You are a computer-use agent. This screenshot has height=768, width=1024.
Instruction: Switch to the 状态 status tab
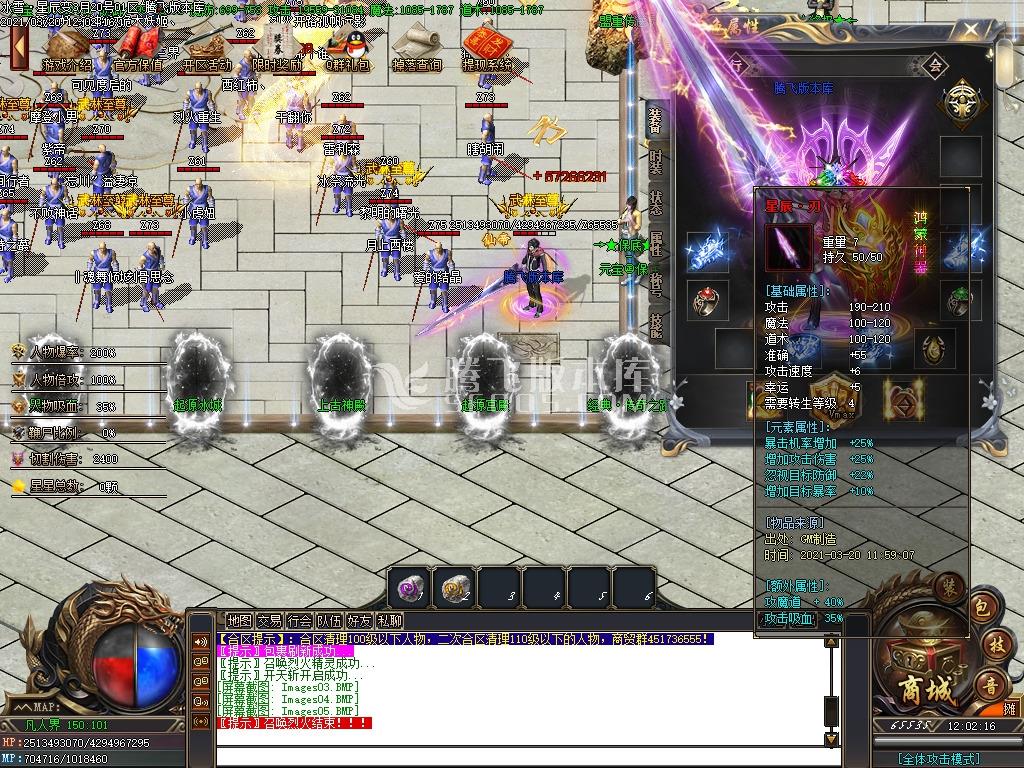click(655, 201)
